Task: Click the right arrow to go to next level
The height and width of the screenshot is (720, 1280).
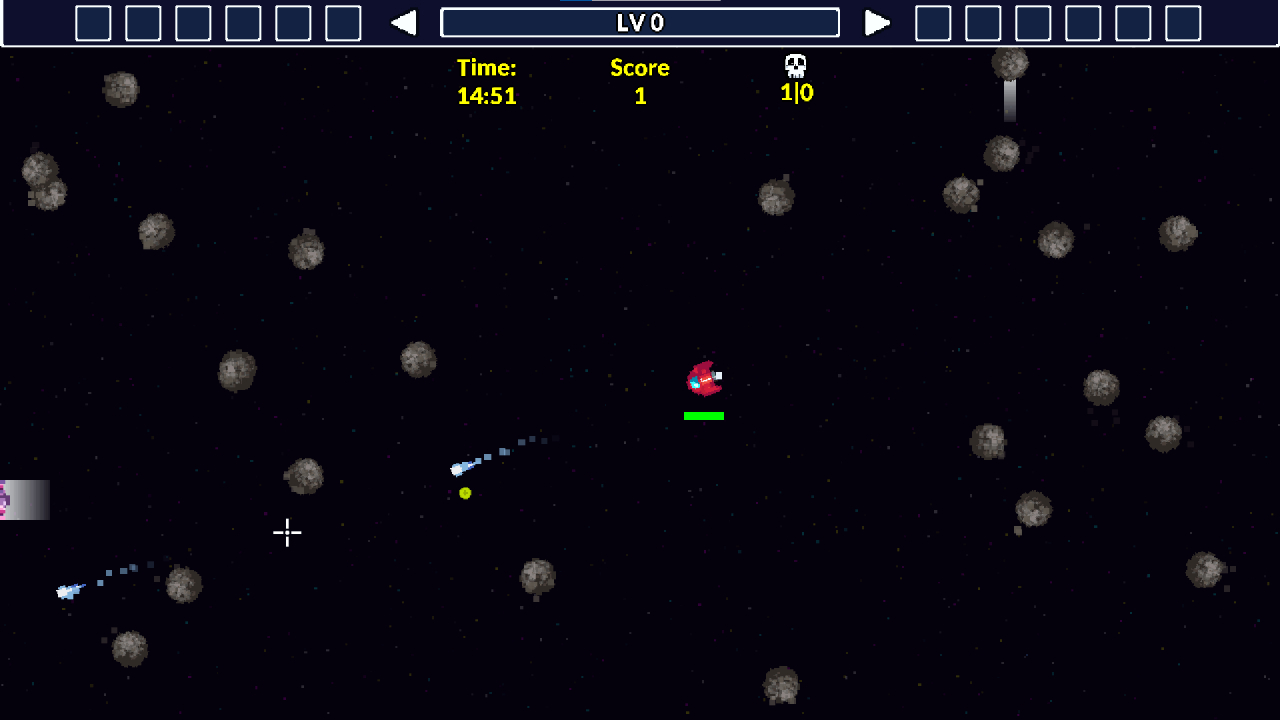Action: 878,22
